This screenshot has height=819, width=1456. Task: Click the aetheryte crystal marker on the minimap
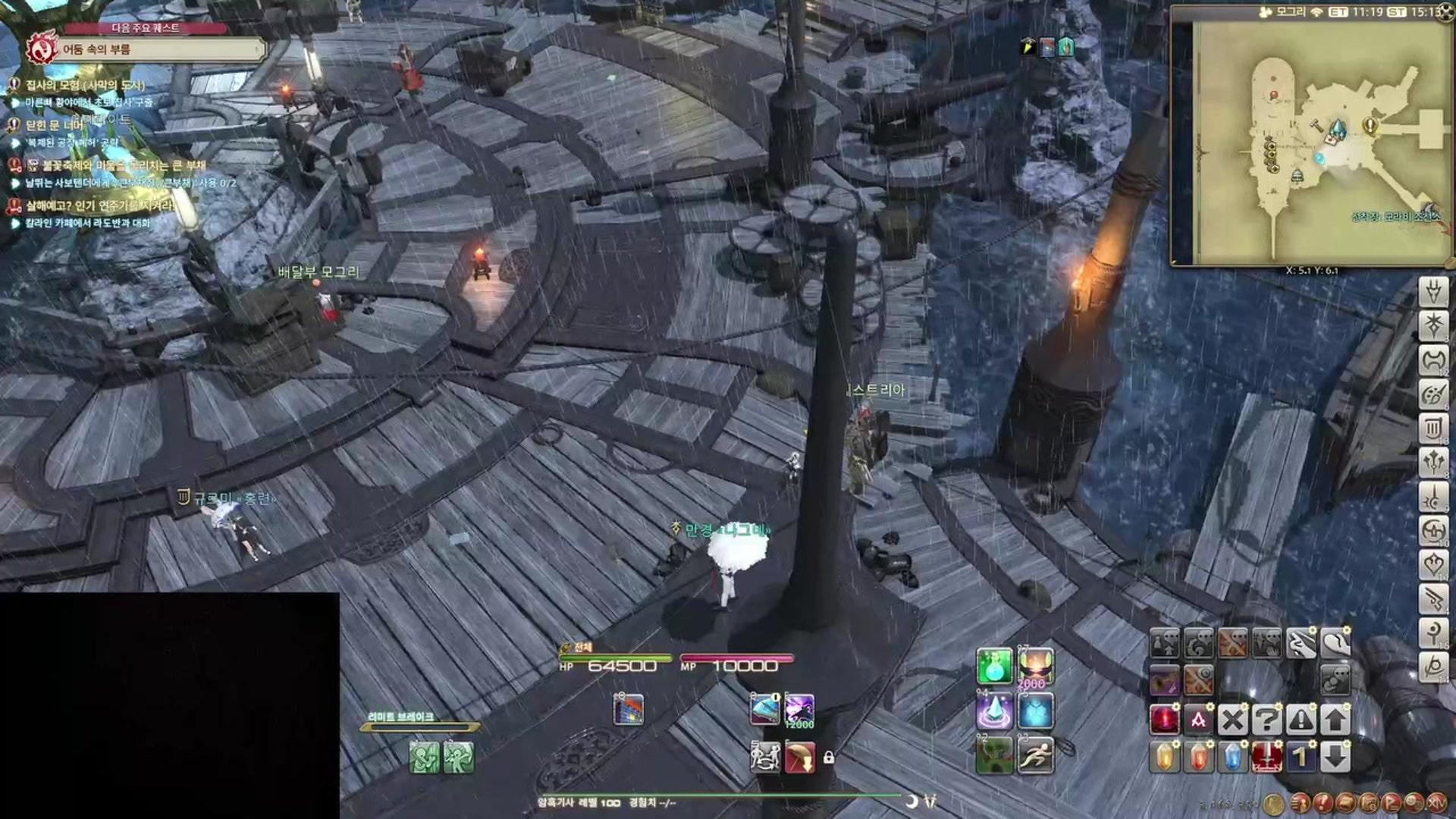click(1338, 129)
